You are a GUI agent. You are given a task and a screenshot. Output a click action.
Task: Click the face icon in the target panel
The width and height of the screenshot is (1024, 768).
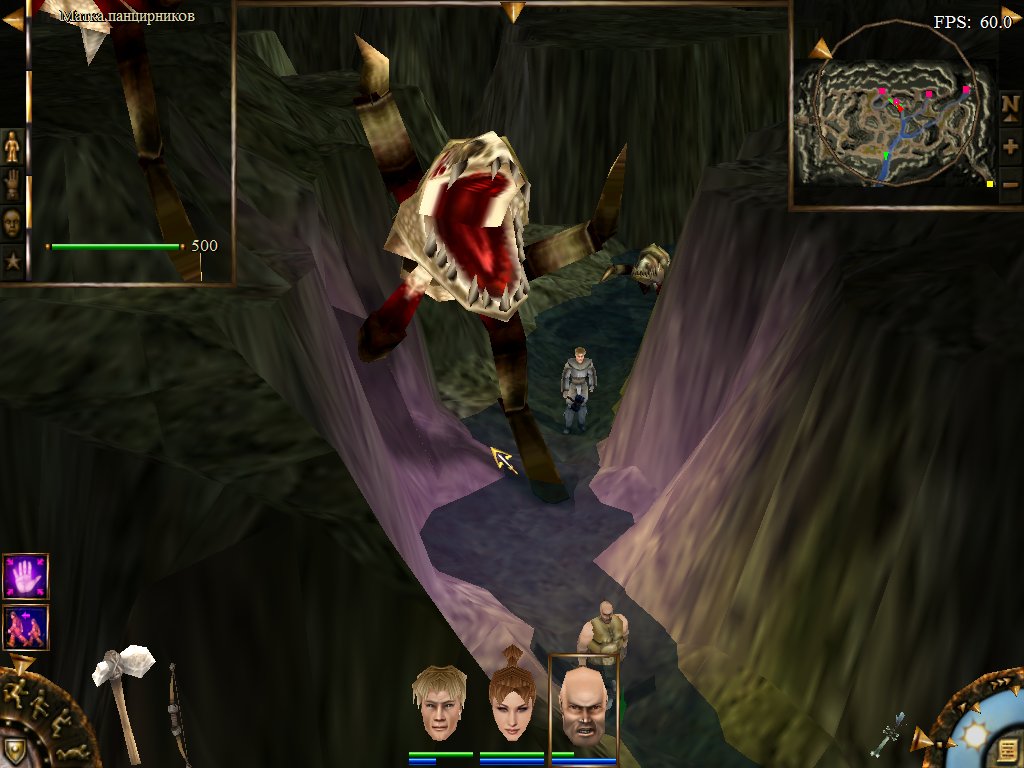click(x=12, y=224)
